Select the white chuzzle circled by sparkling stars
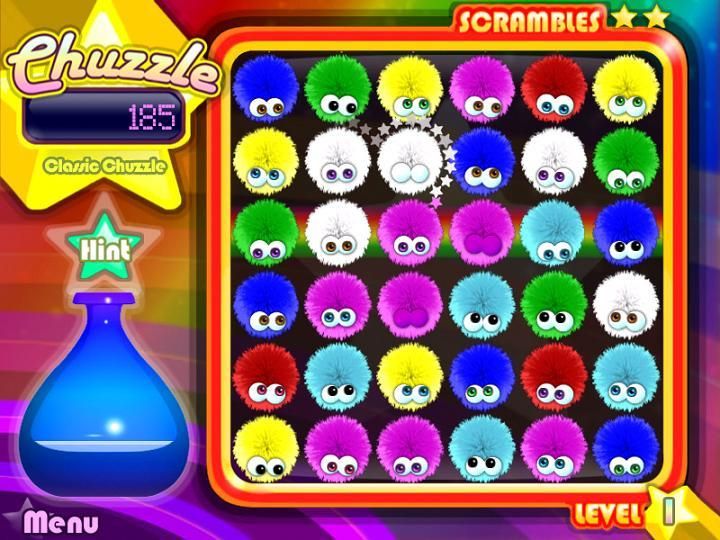 coord(409,159)
